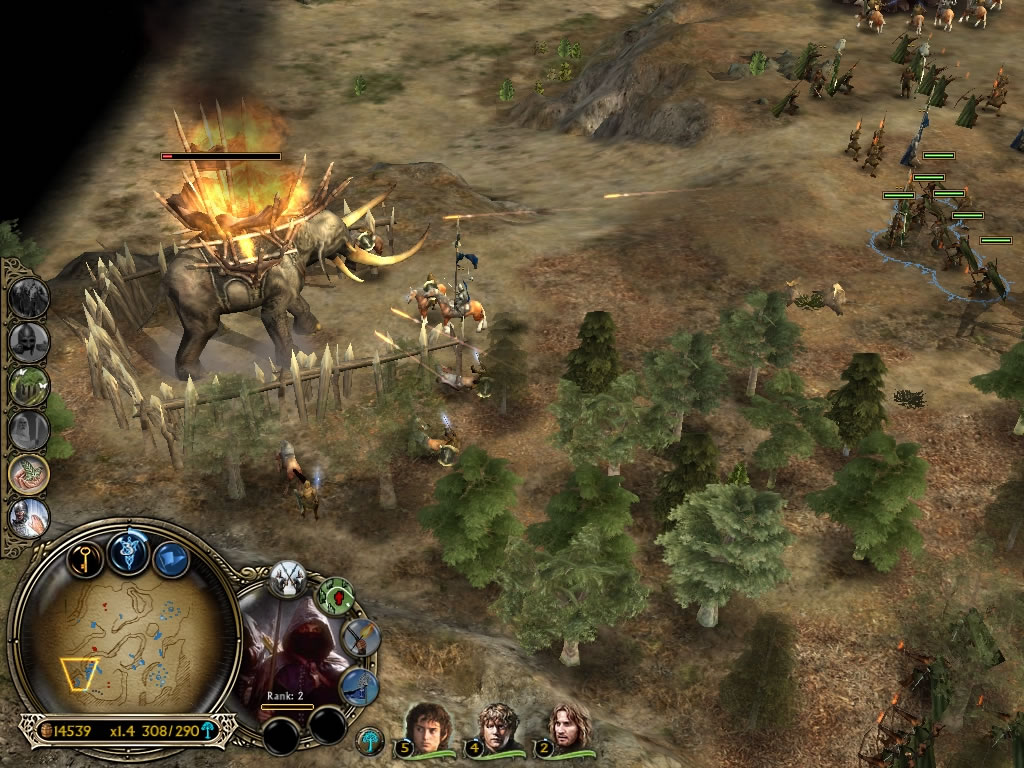Select the greyed-out helmeted soldier power
Image resolution: width=1024 pixels, height=768 pixels.
pos(29,341)
